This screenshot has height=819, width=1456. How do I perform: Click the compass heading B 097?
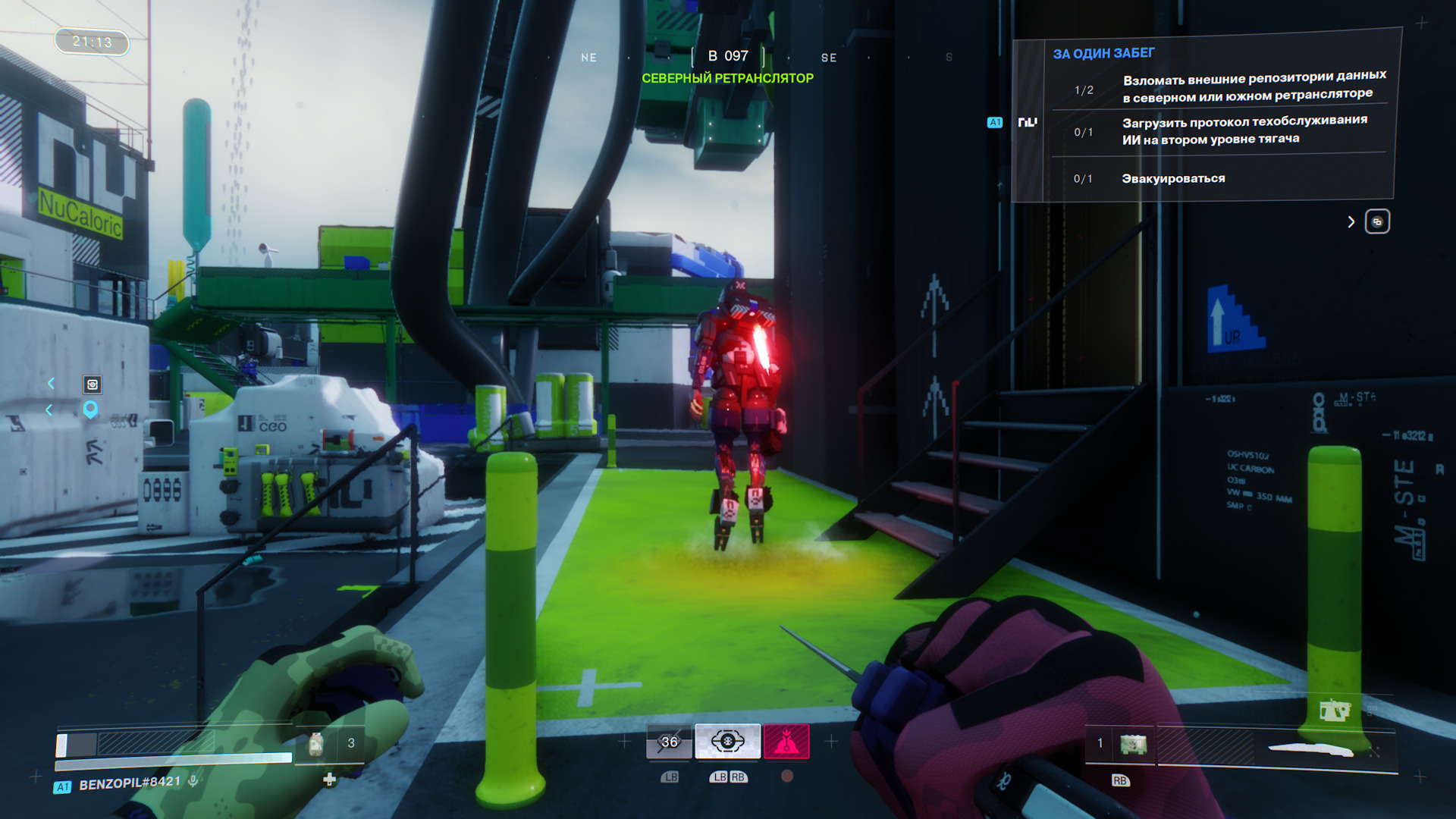(x=728, y=56)
